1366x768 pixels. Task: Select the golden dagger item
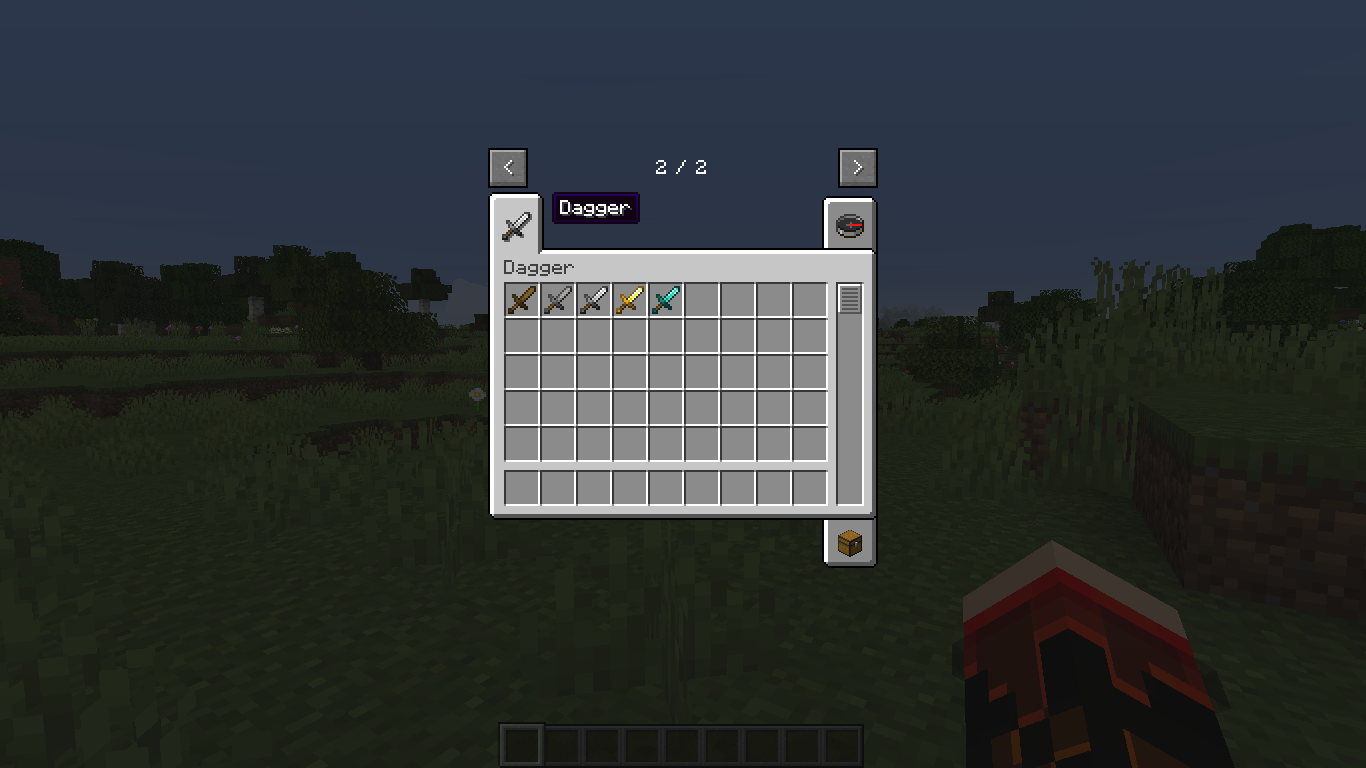click(x=628, y=299)
